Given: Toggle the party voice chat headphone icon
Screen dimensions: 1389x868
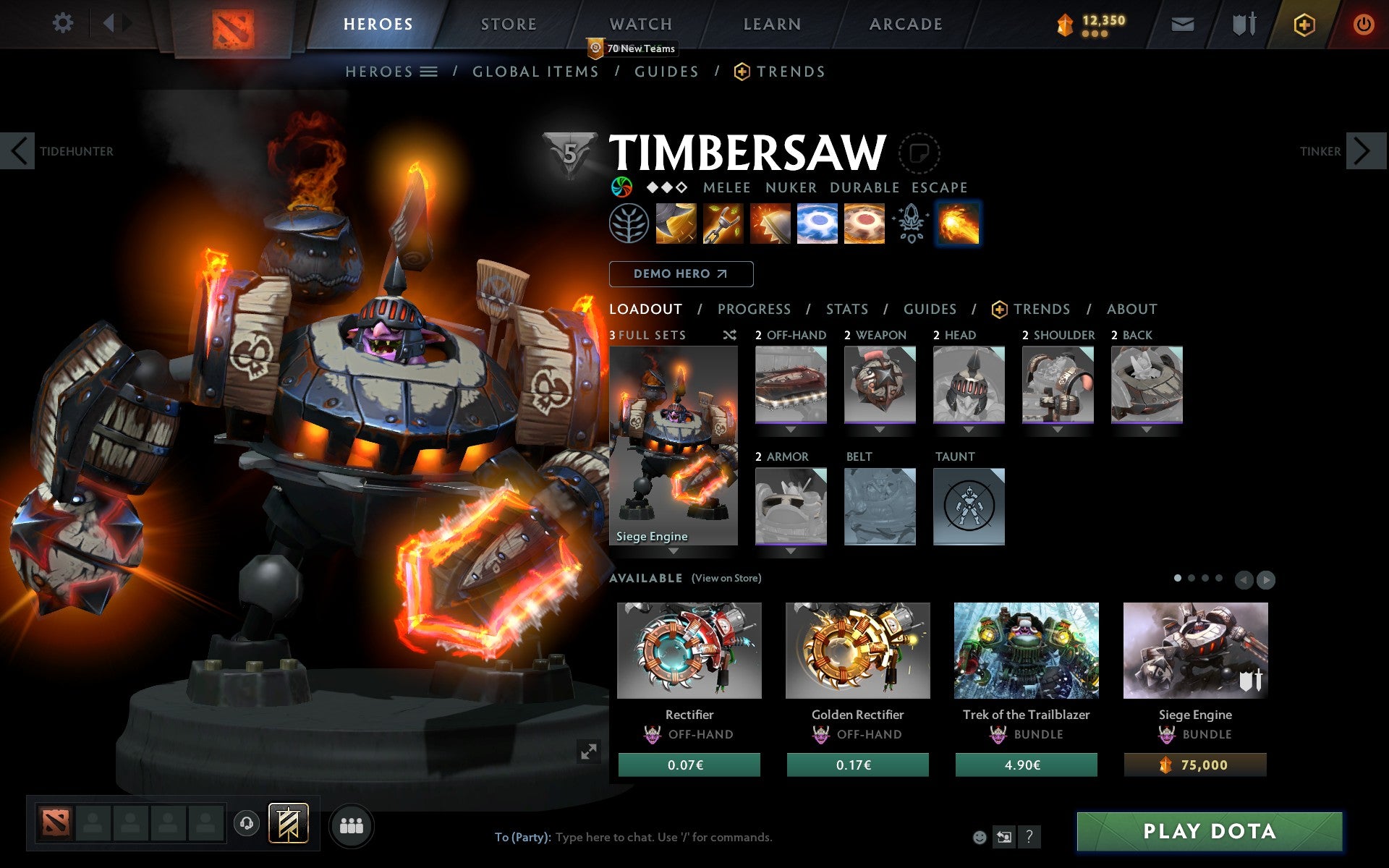Looking at the screenshot, I should click(x=247, y=823).
